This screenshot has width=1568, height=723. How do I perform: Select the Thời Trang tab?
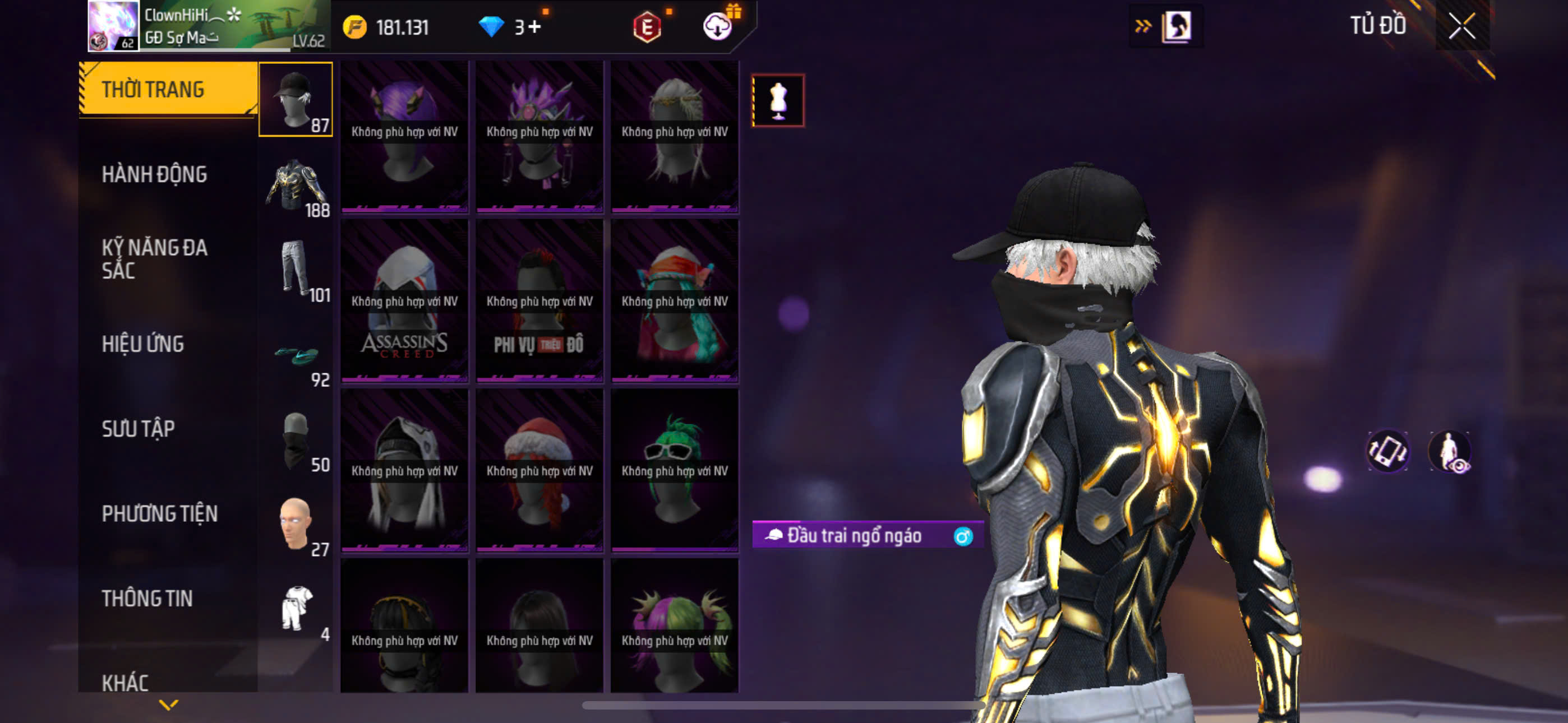pyautogui.click(x=153, y=90)
